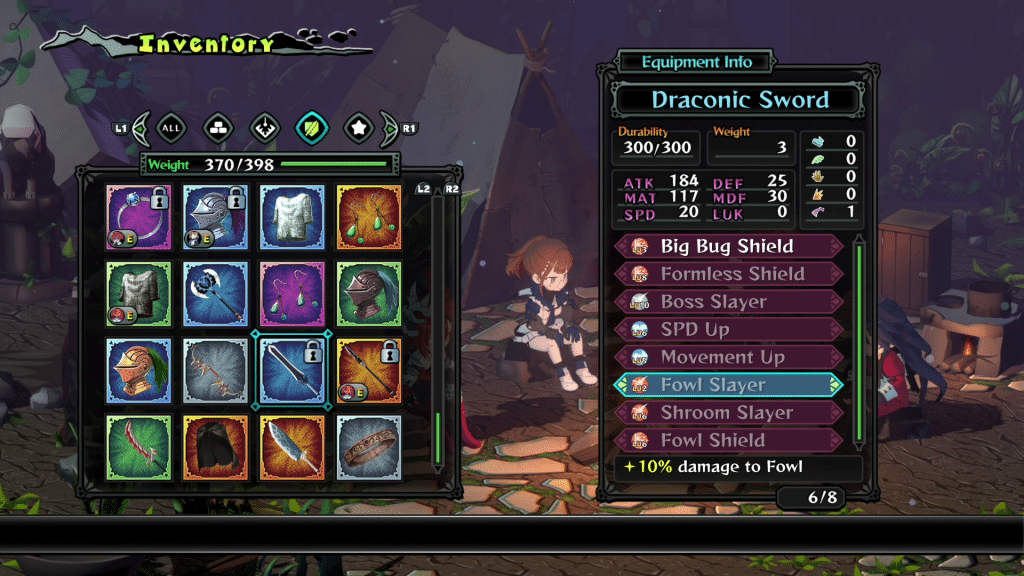
Task: Select the Shroom Slayer skill entry
Action: 729,413
